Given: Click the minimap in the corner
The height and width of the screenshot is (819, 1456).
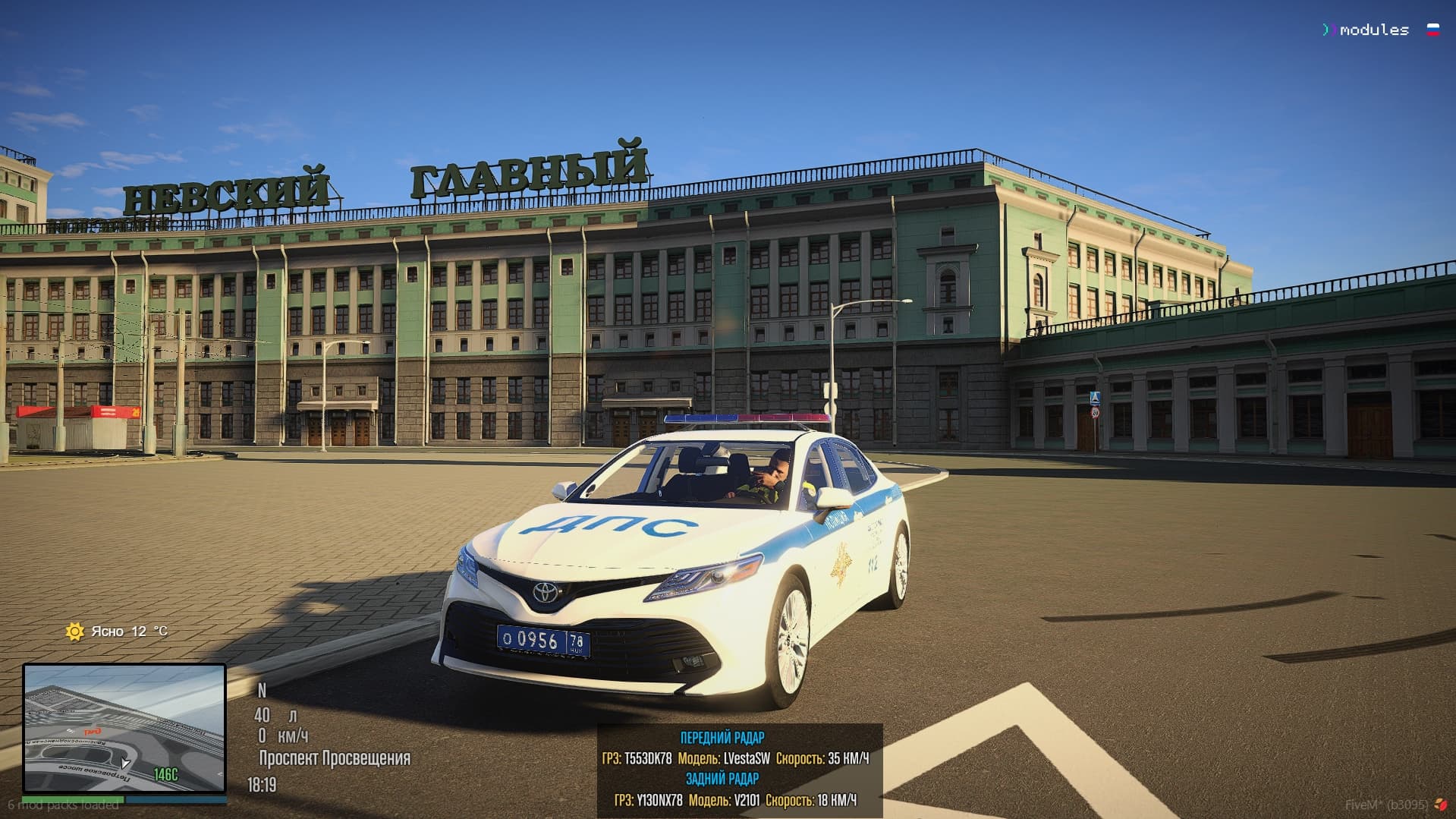Looking at the screenshot, I should click(124, 728).
